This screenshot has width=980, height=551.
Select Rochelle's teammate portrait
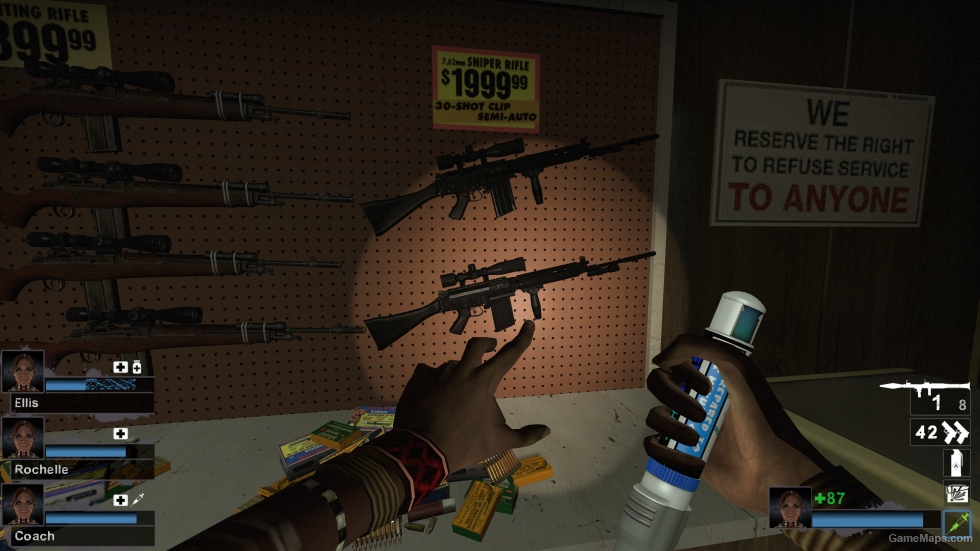22,438
